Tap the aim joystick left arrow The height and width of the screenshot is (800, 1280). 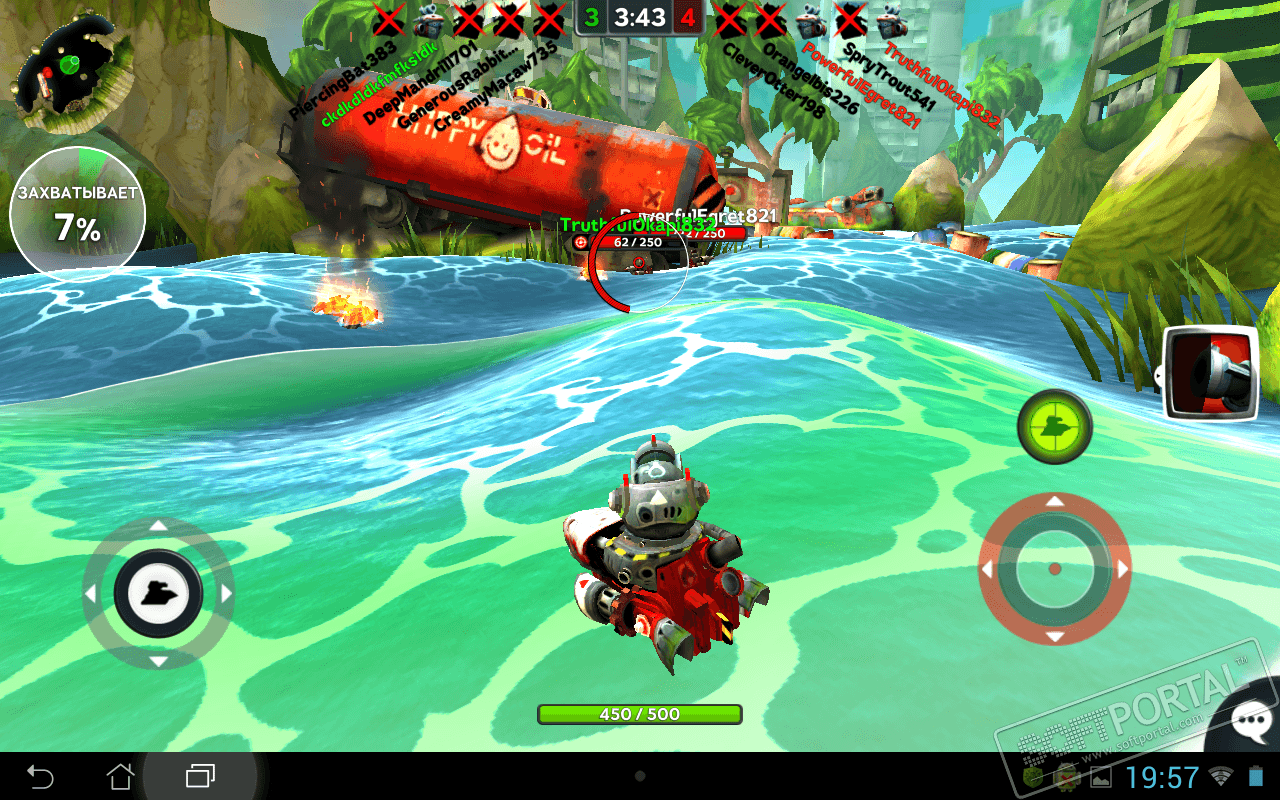pyautogui.click(x=987, y=569)
